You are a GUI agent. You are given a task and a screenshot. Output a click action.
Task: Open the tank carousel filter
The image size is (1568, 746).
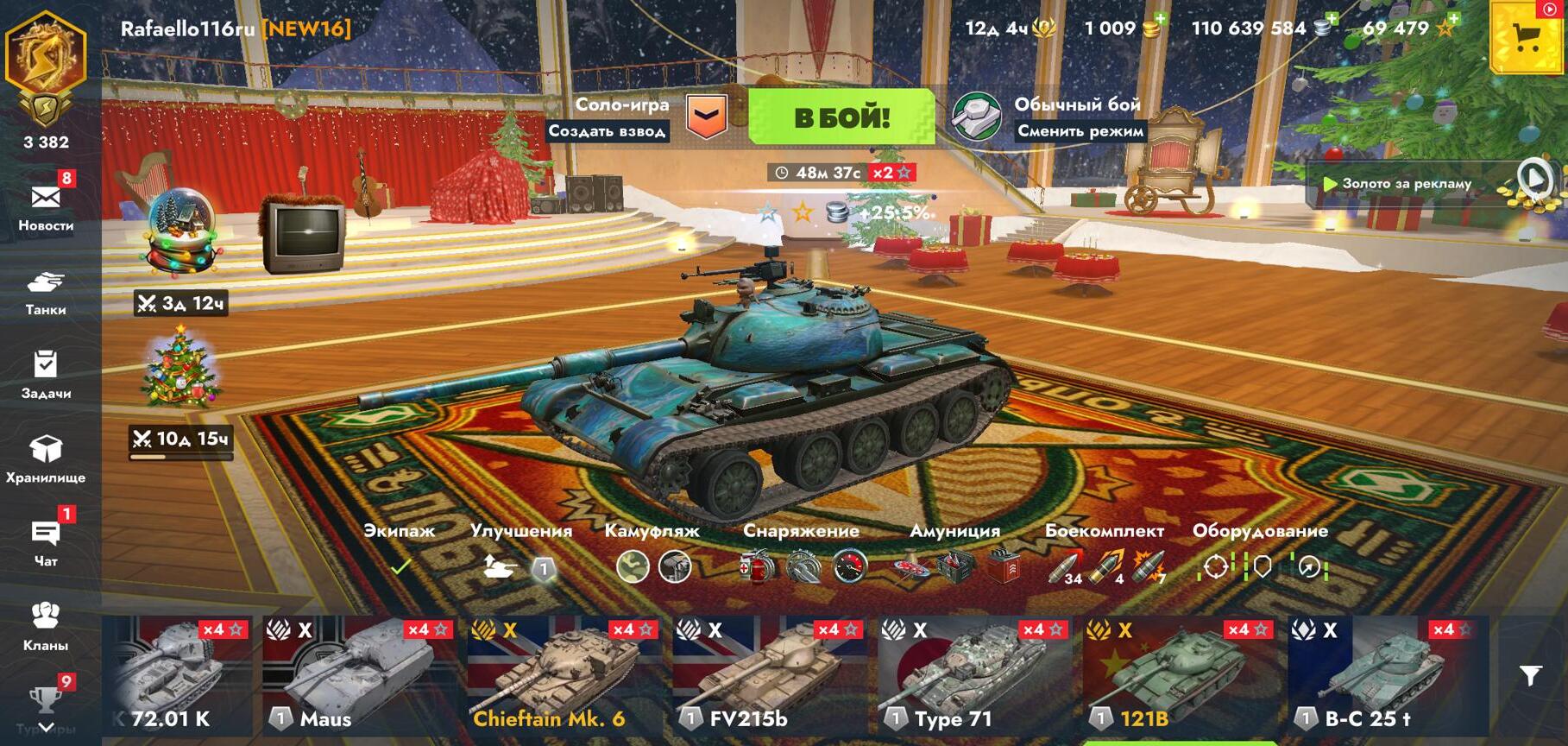pyautogui.click(x=1530, y=675)
